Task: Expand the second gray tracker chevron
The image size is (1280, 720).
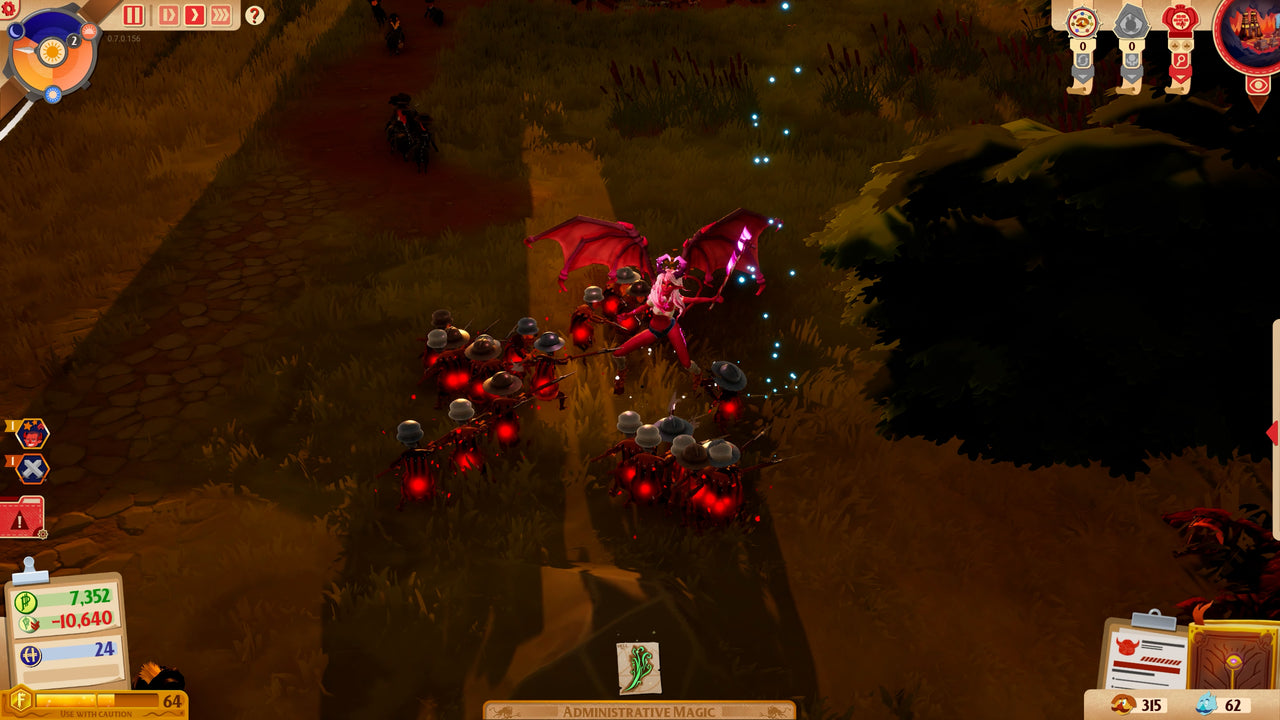Action: [1133, 76]
